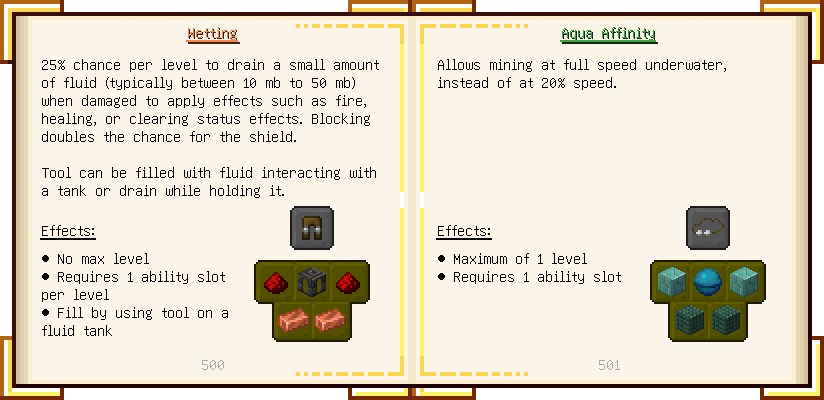Select the prismarine bricks left of the blue orb
This screenshot has width=824, height=400.
(670, 281)
